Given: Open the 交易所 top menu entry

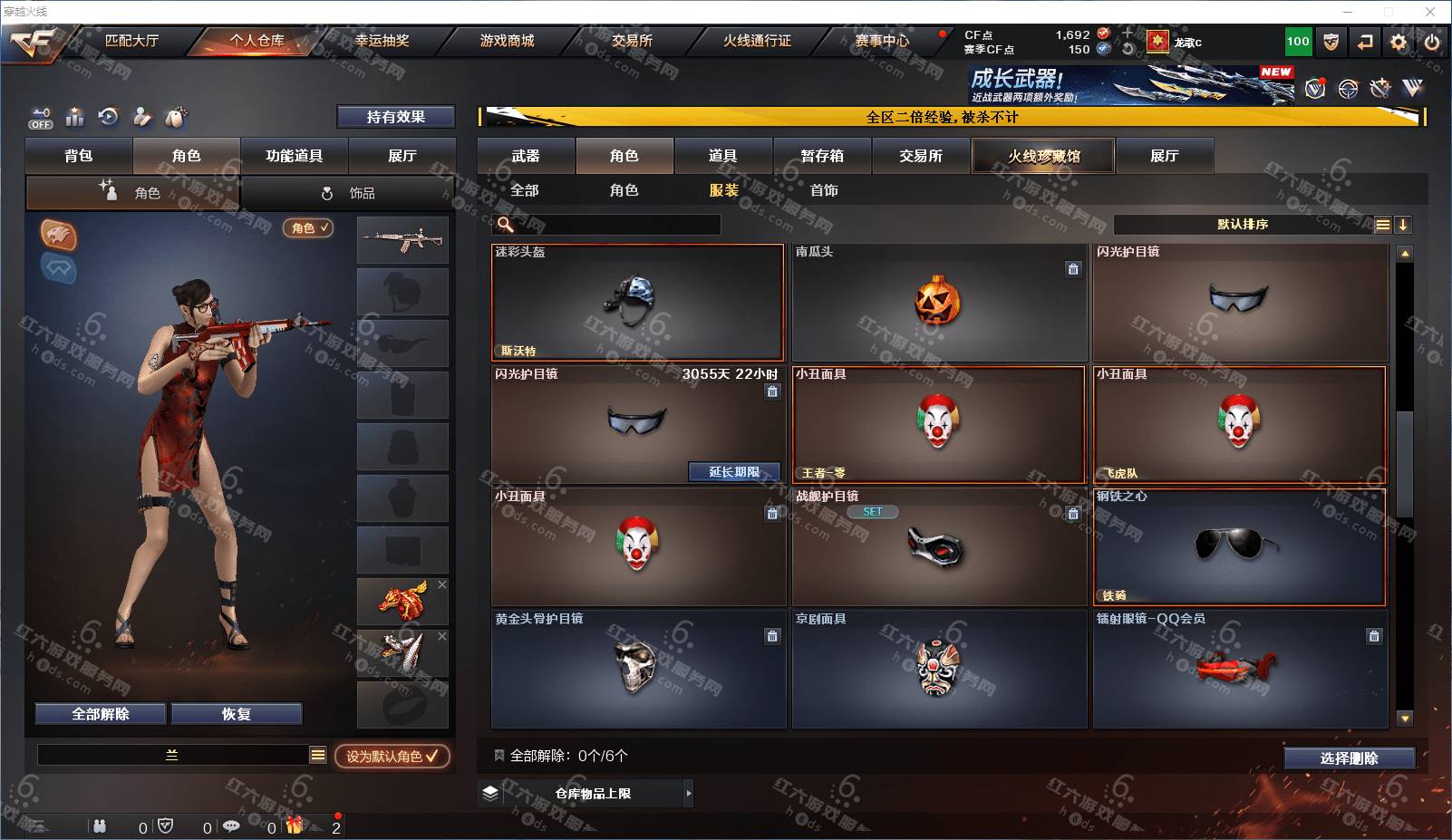Looking at the screenshot, I should [632, 41].
